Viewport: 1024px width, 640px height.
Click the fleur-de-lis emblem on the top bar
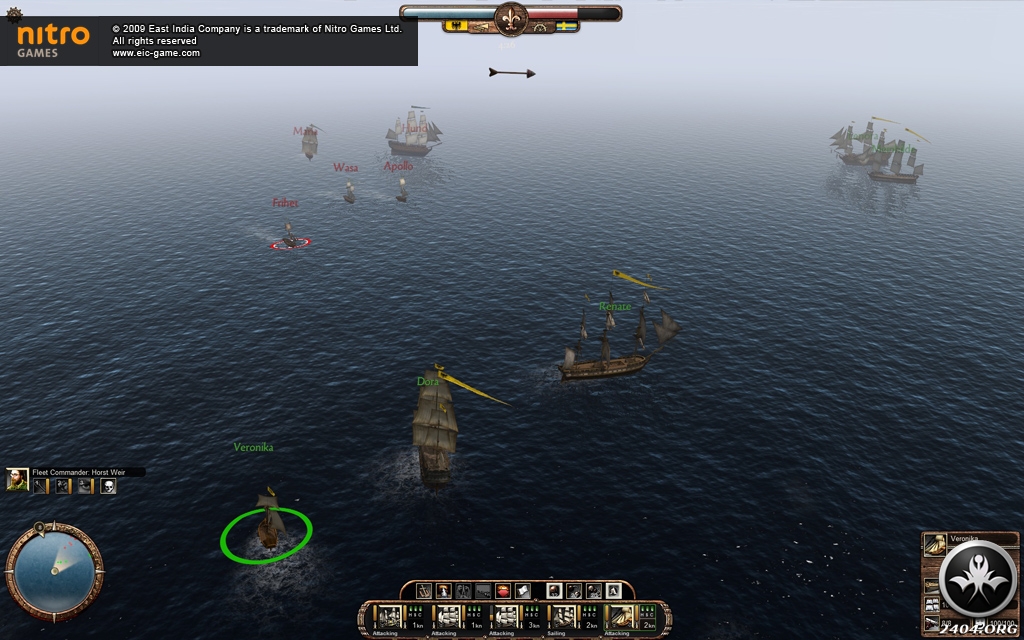coord(511,17)
